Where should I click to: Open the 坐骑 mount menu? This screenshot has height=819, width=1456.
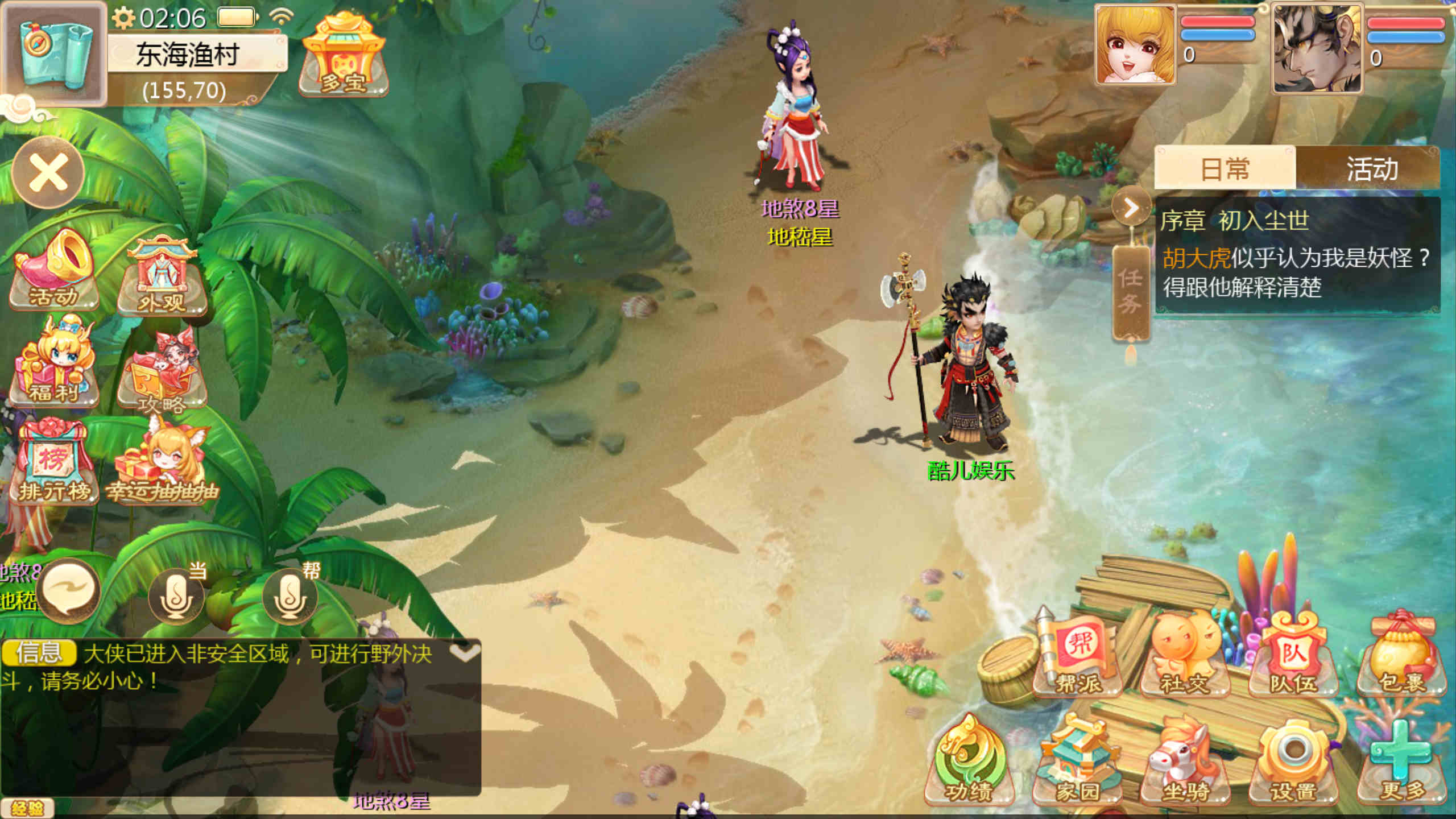point(1186,762)
